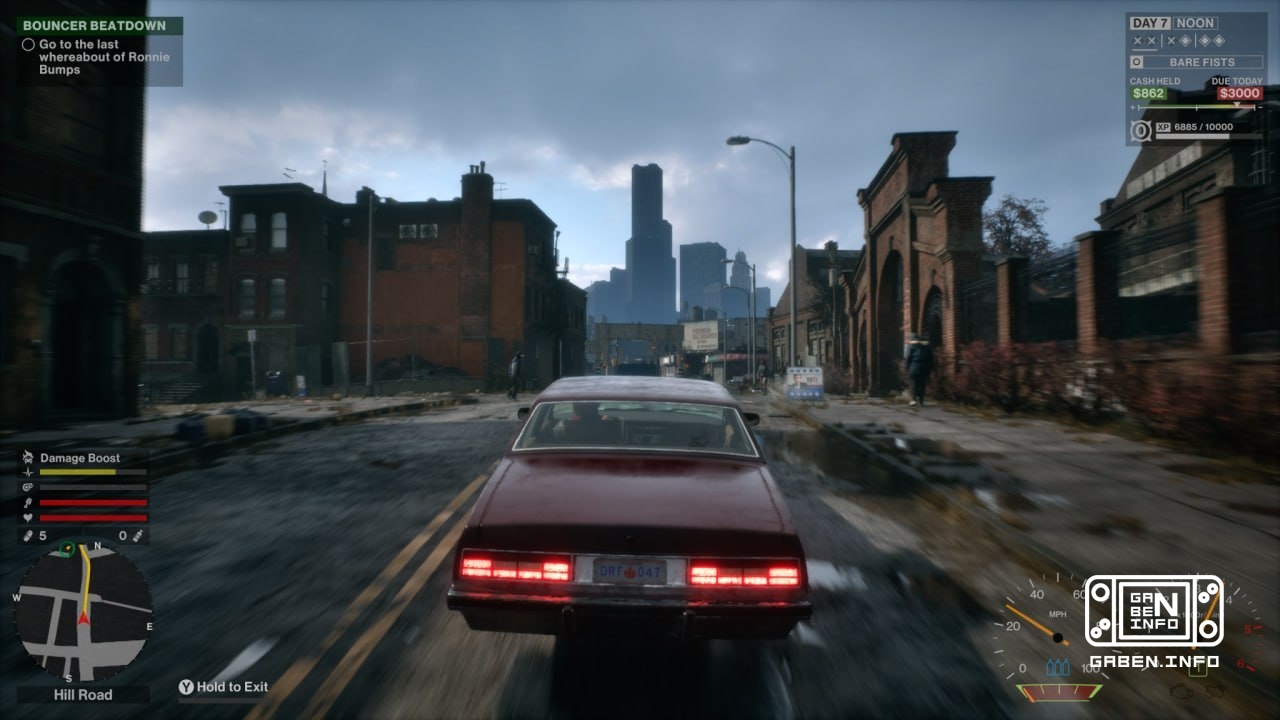Click the bandage item count icon

[x=28, y=536]
